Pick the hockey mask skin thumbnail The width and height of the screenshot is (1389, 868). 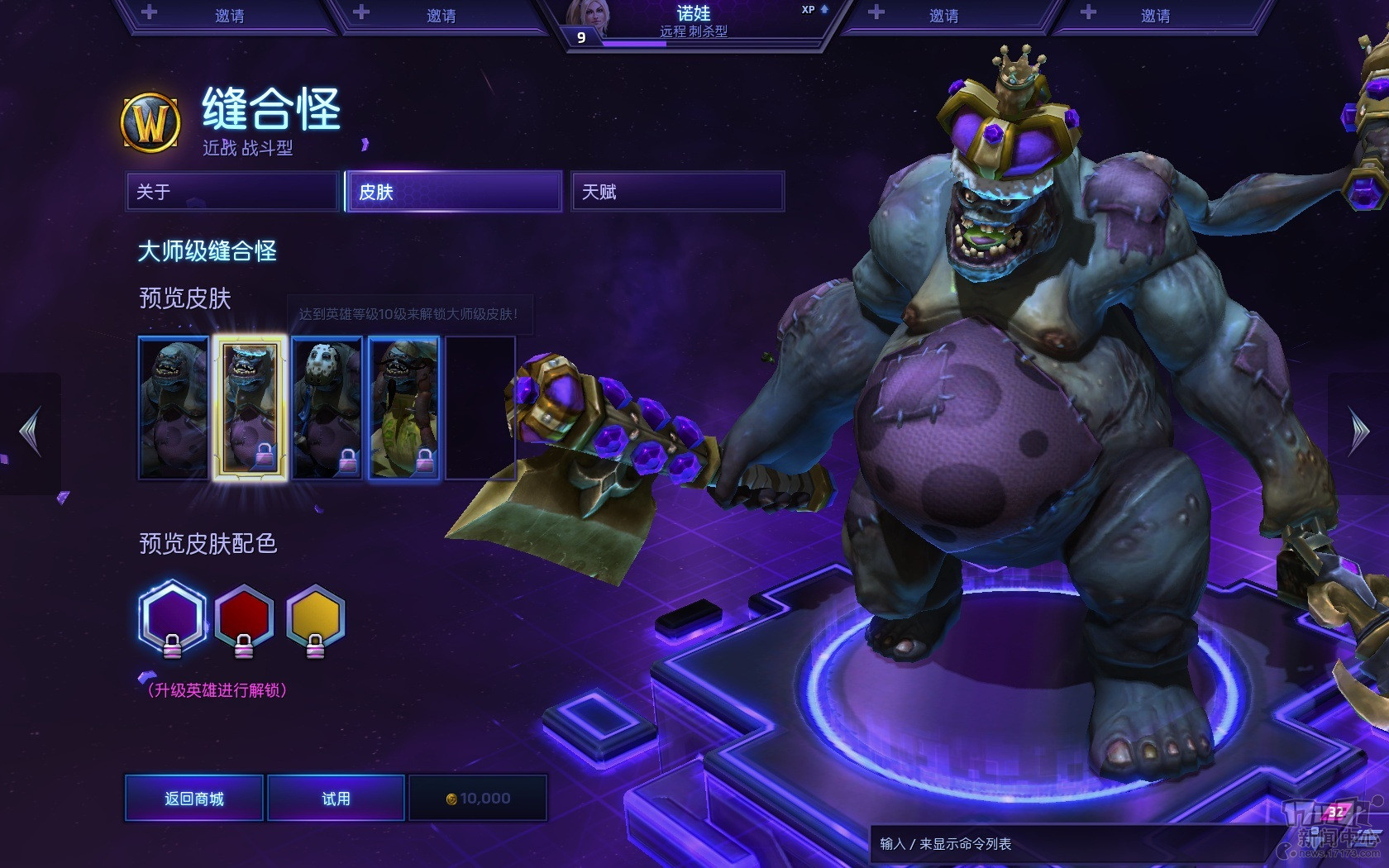[x=327, y=408]
